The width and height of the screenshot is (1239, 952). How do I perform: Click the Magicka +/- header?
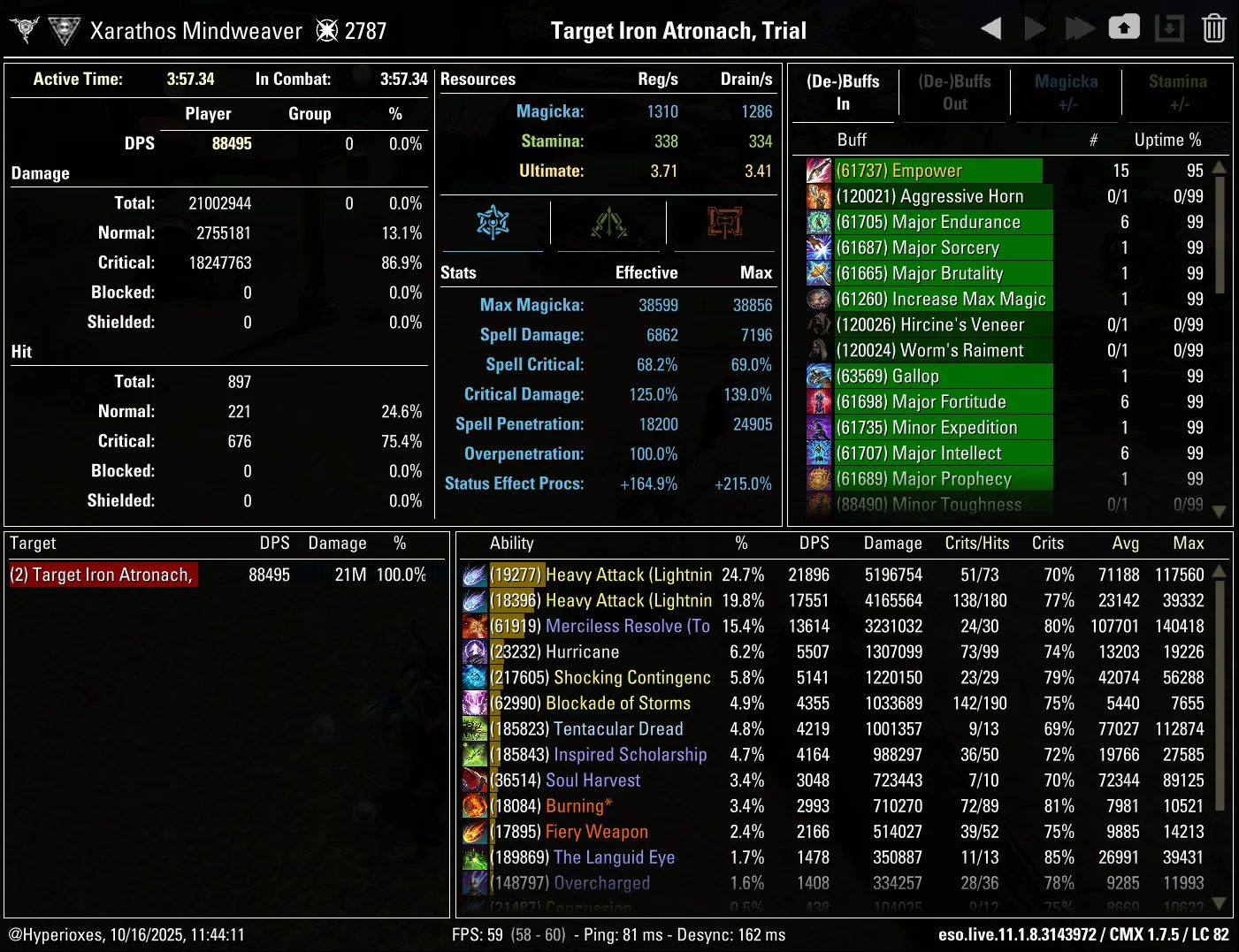tap(1066, 93)
